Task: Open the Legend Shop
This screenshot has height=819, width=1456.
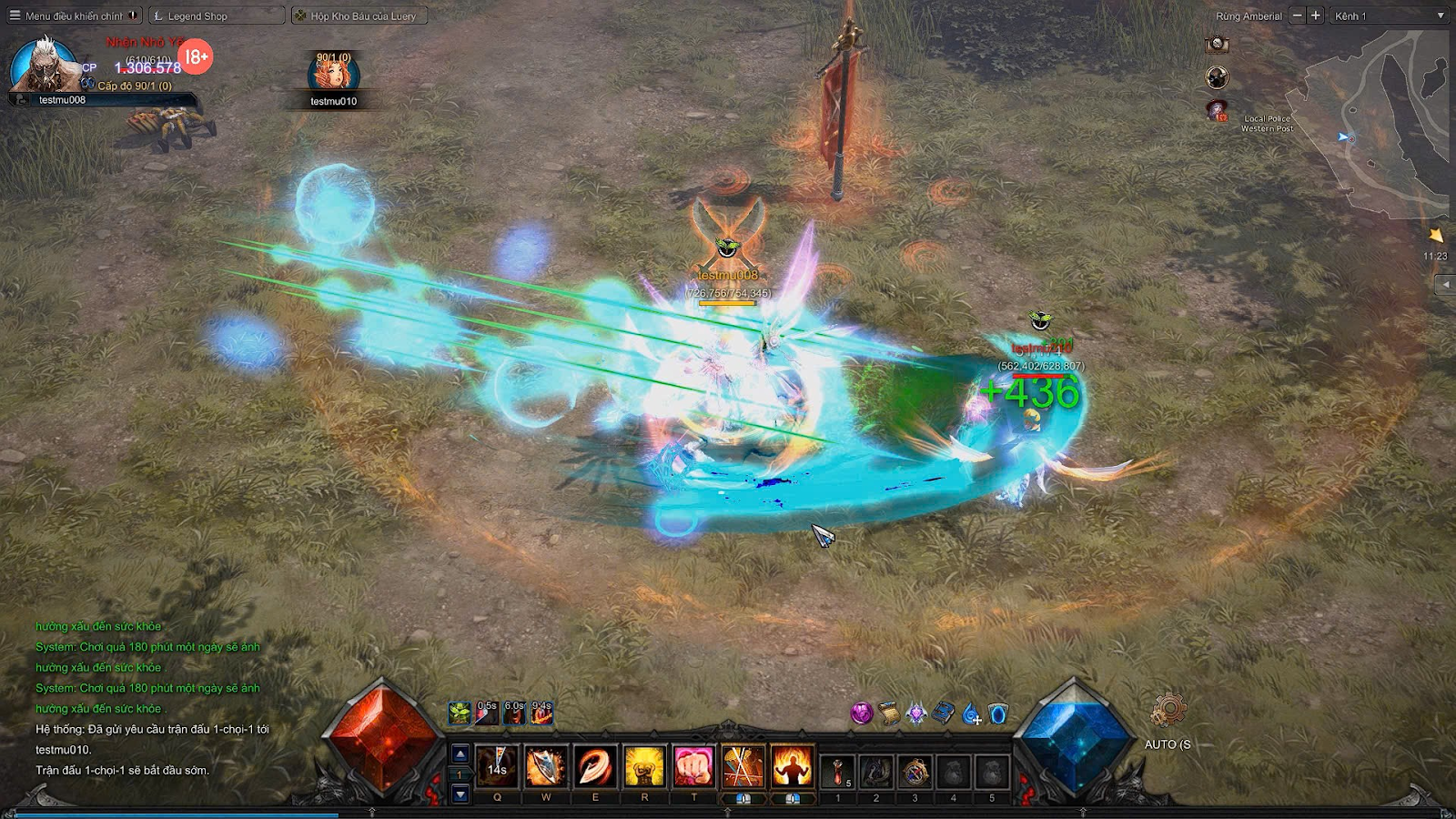Action: pyautogui.click(x=216, y=15)
